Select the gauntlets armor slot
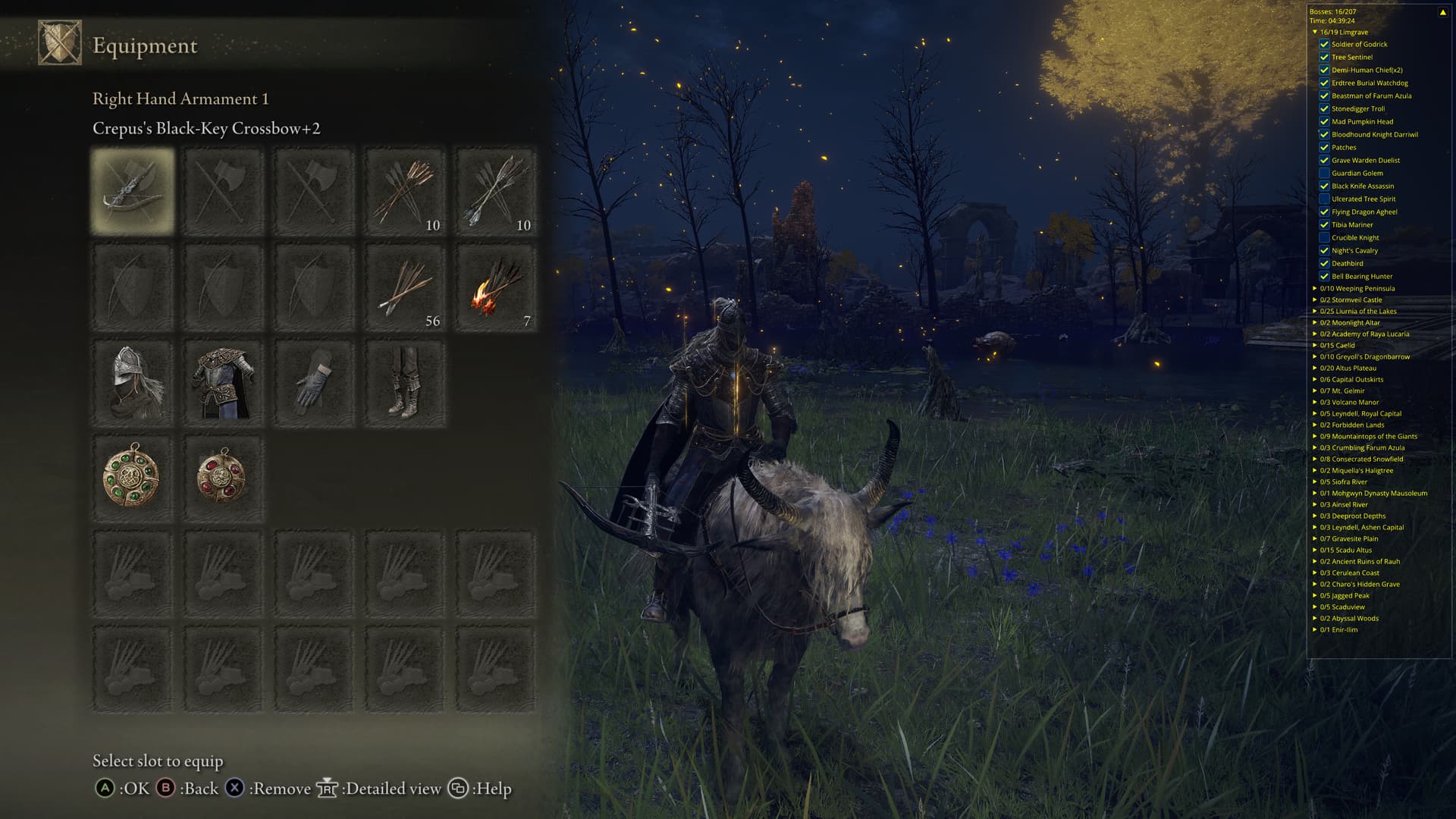1456x819 pixels. [x=314, y=383]
